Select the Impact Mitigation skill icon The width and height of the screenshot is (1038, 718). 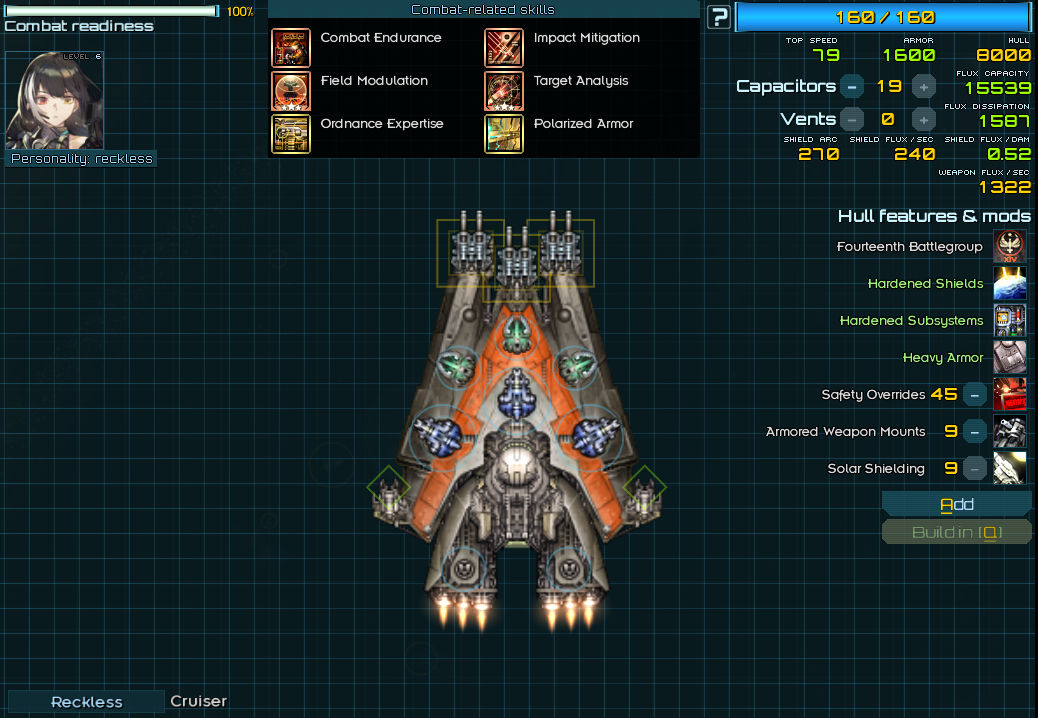tap(504, 47)
